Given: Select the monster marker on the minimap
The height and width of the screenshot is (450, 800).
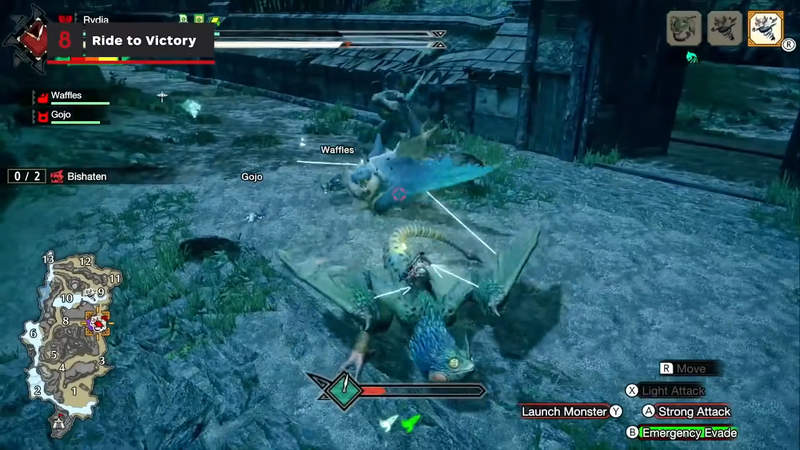Looking at the screenshot, I should click(98, 321).
